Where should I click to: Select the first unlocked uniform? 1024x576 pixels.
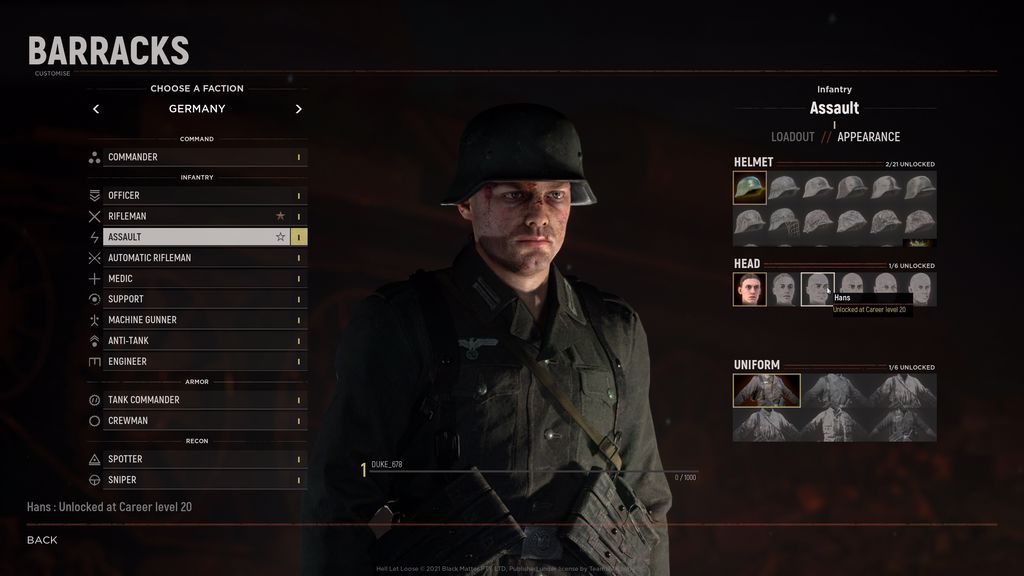767,391
